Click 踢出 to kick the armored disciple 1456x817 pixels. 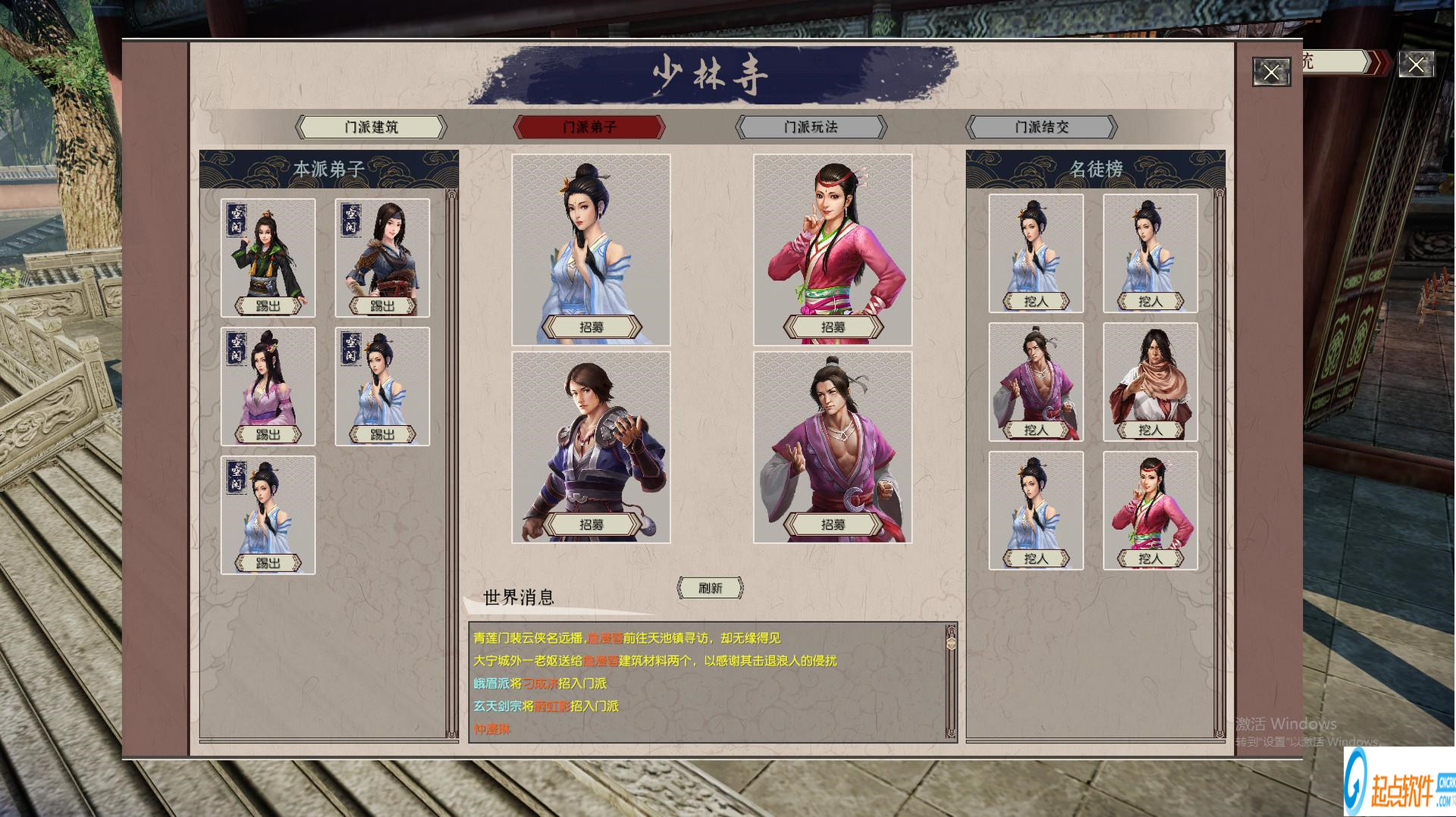point(381,305)
